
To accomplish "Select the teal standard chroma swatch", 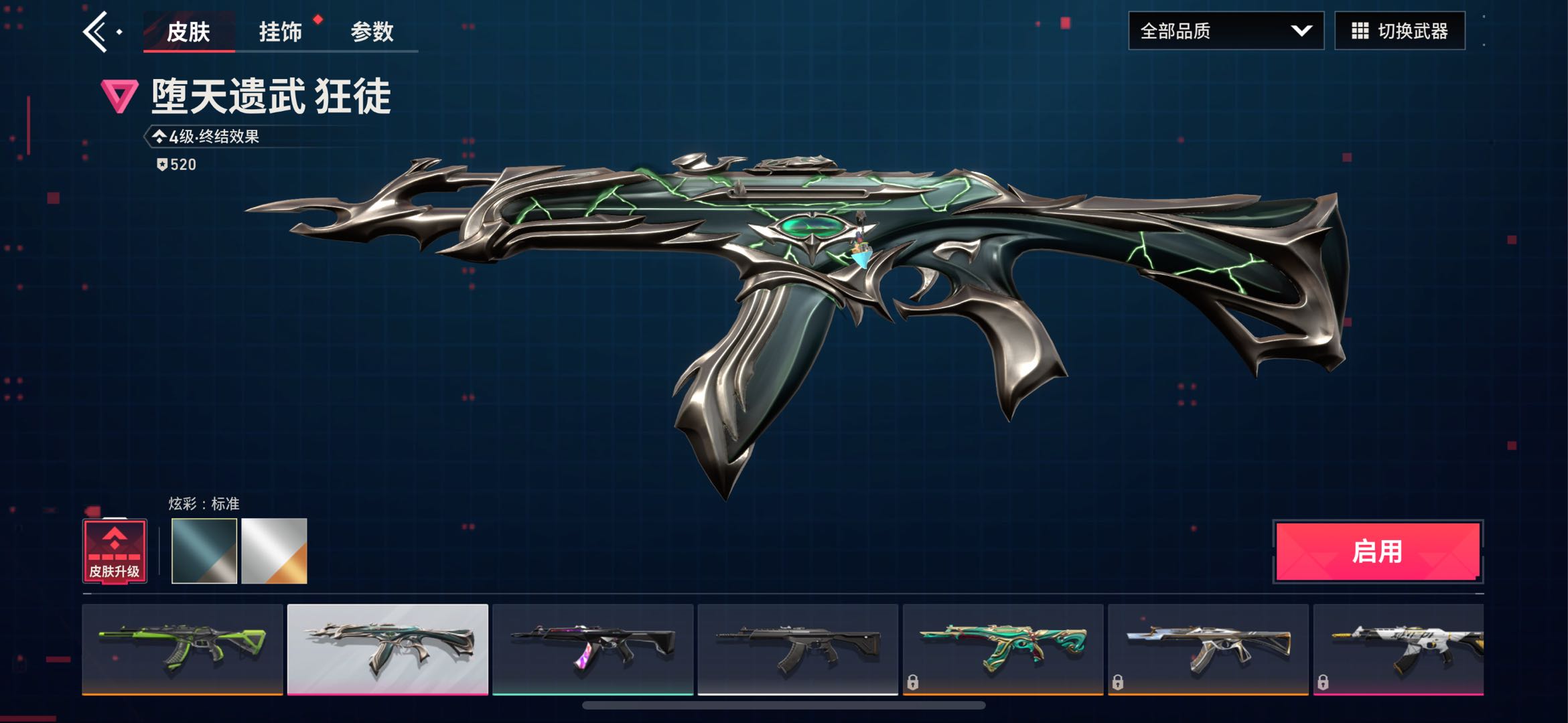I will pos(204,551).
